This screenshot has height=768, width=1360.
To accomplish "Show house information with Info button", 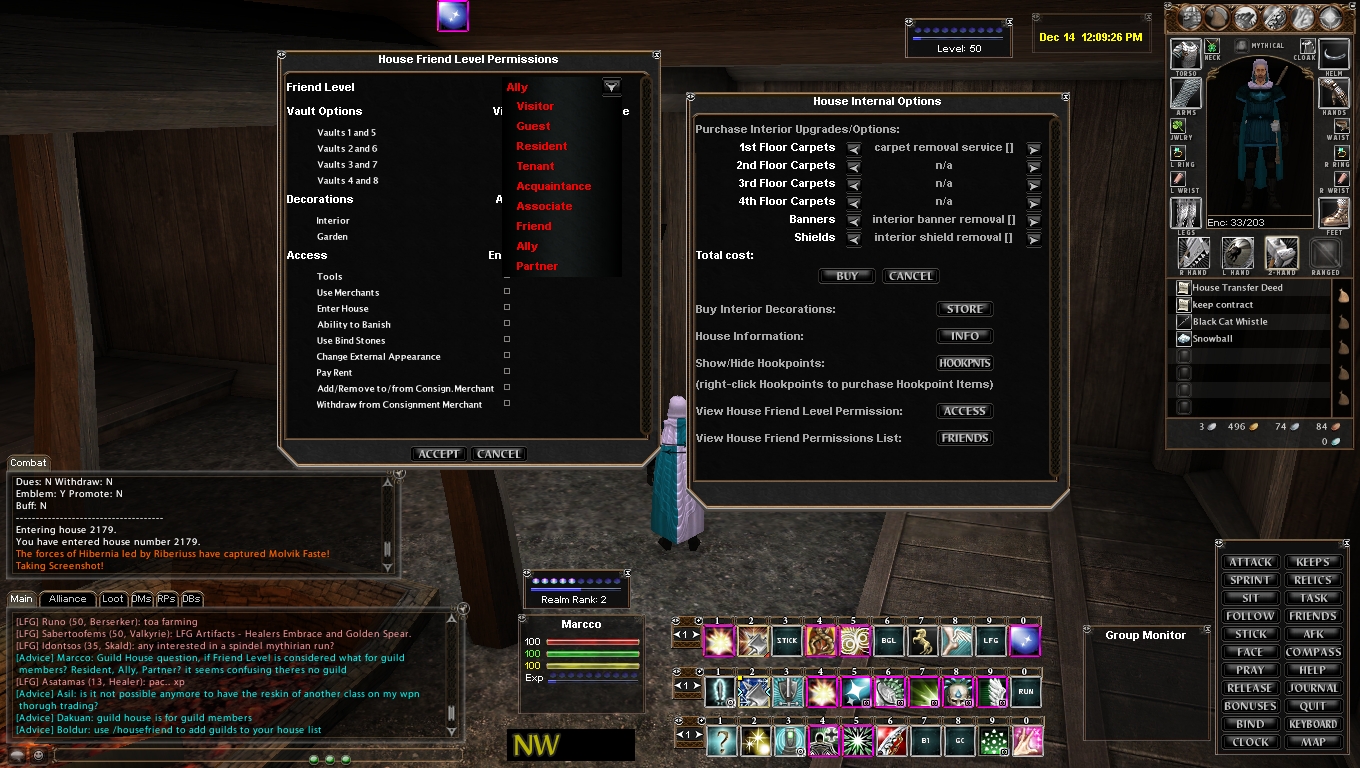I will coord(965,336).
